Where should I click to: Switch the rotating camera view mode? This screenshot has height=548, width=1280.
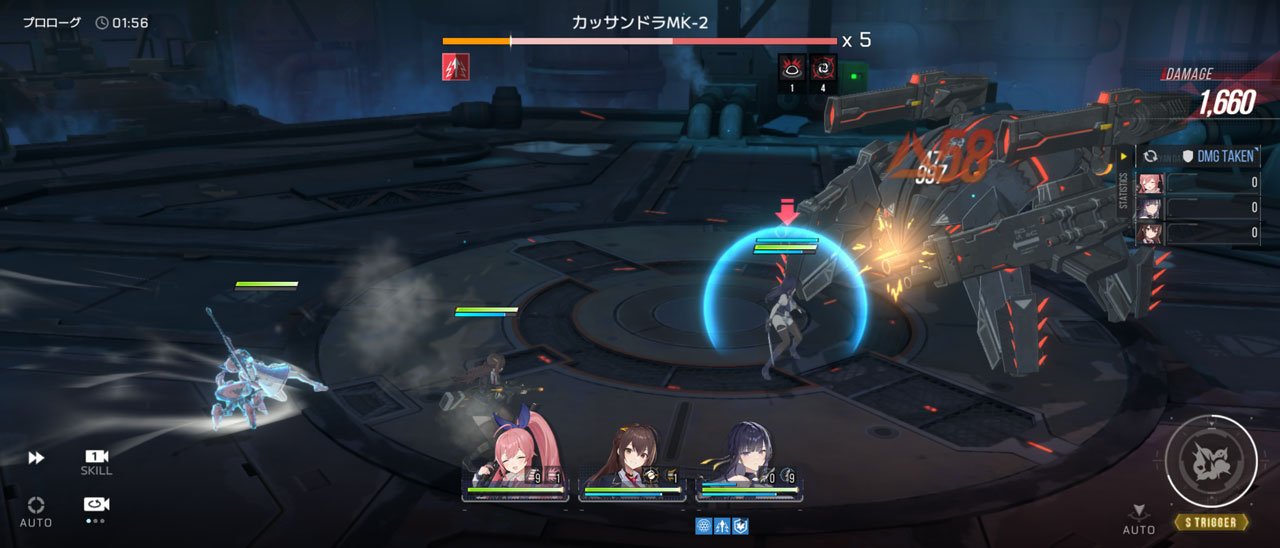coord(96,506)
